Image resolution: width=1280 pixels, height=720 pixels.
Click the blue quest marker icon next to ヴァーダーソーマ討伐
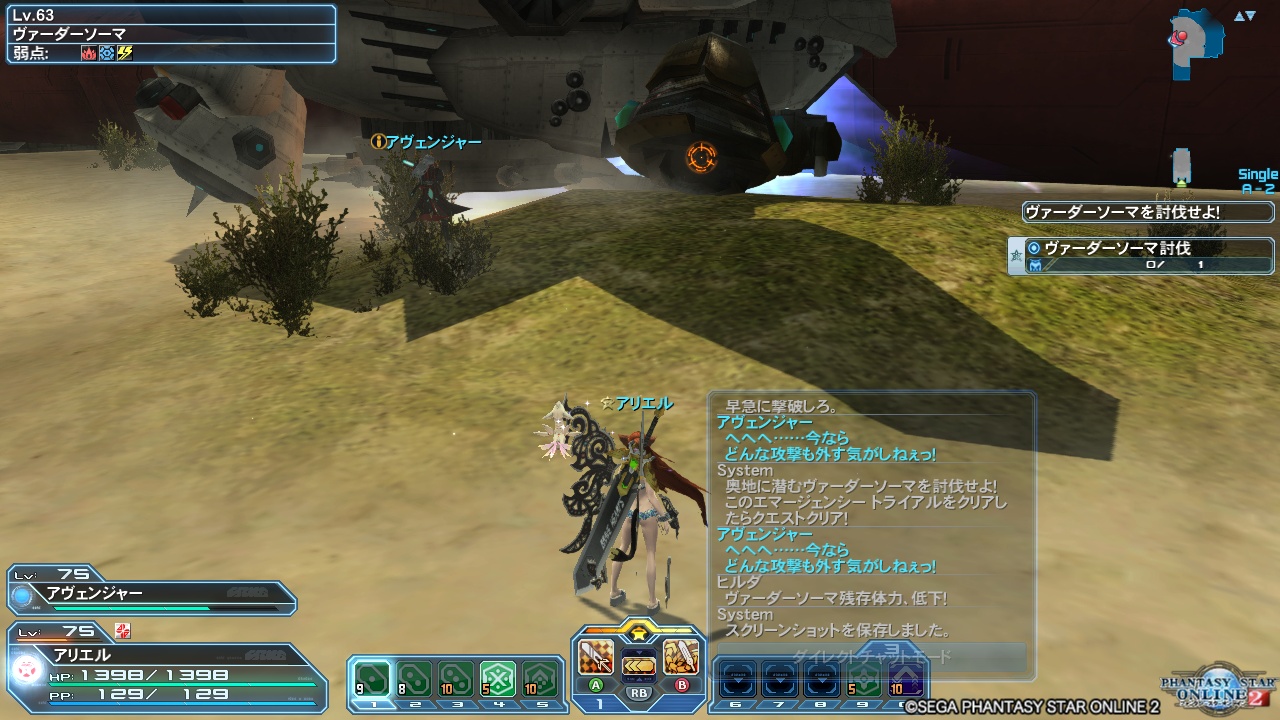[x=1033, y=247]
